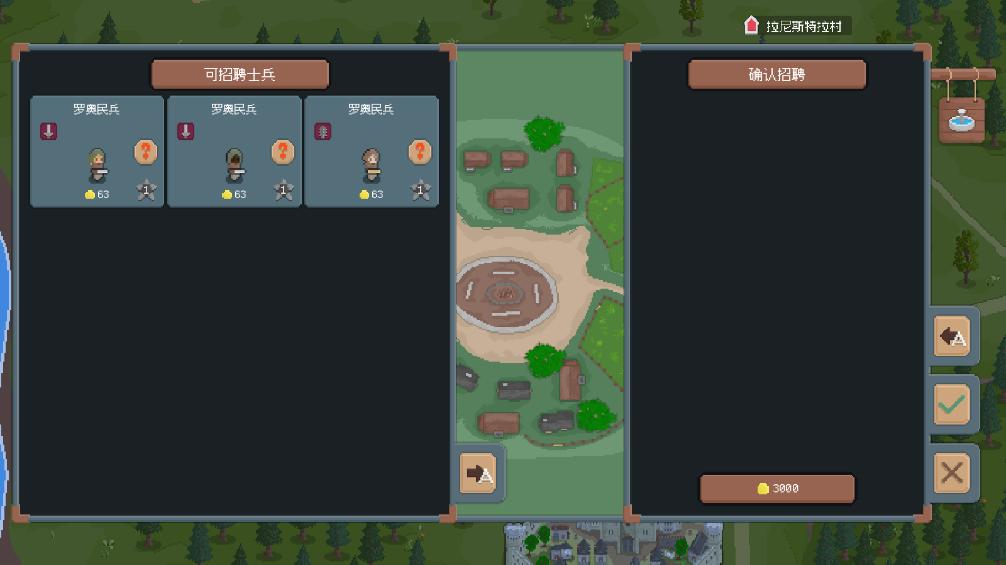Viewport: 1006px width, 565px height.
Task: Close the recruitment panel with the X button
Action: pos(952,472)
